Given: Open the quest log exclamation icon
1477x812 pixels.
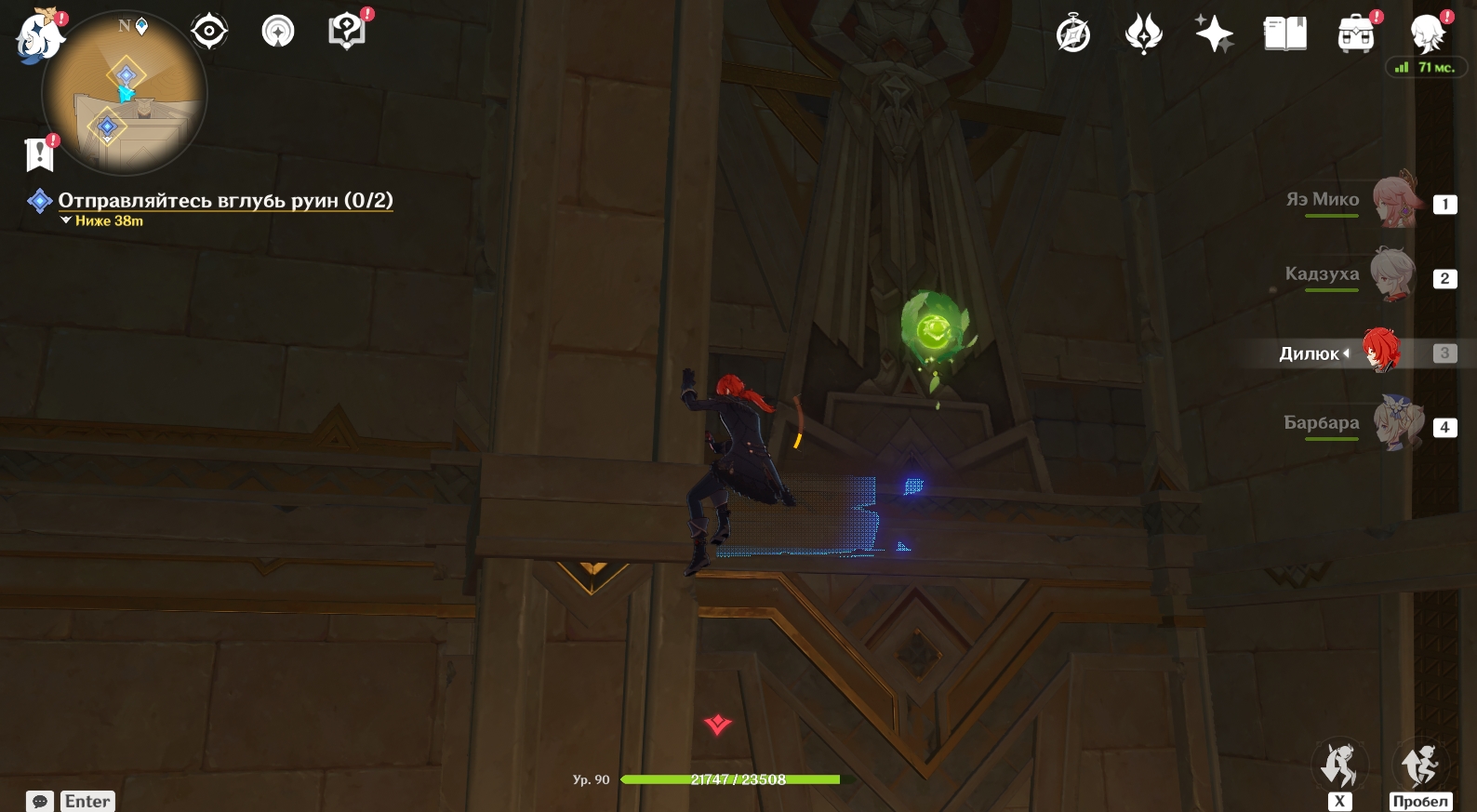Looking at the screenshot, I should 40,154.
